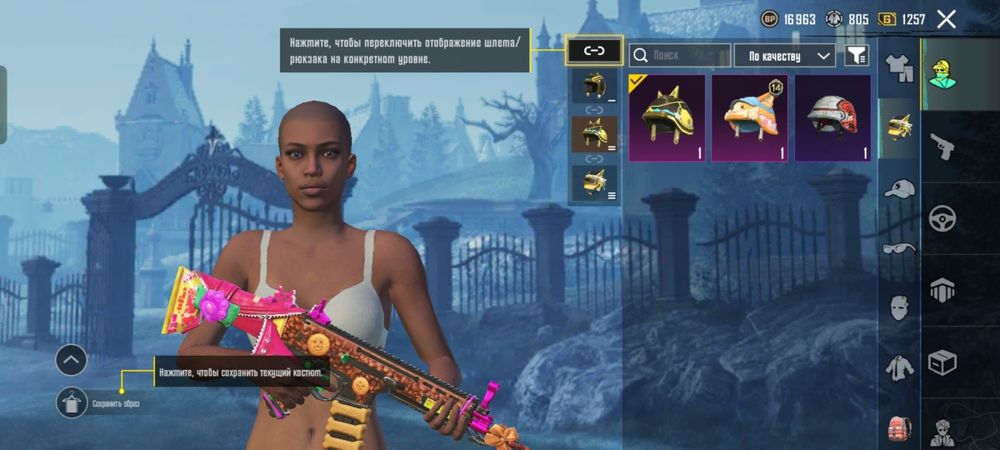1000x450 pixels.
Task: Open the glasses accessories tab
Action: pyautogui.click(x=899, y=248)
